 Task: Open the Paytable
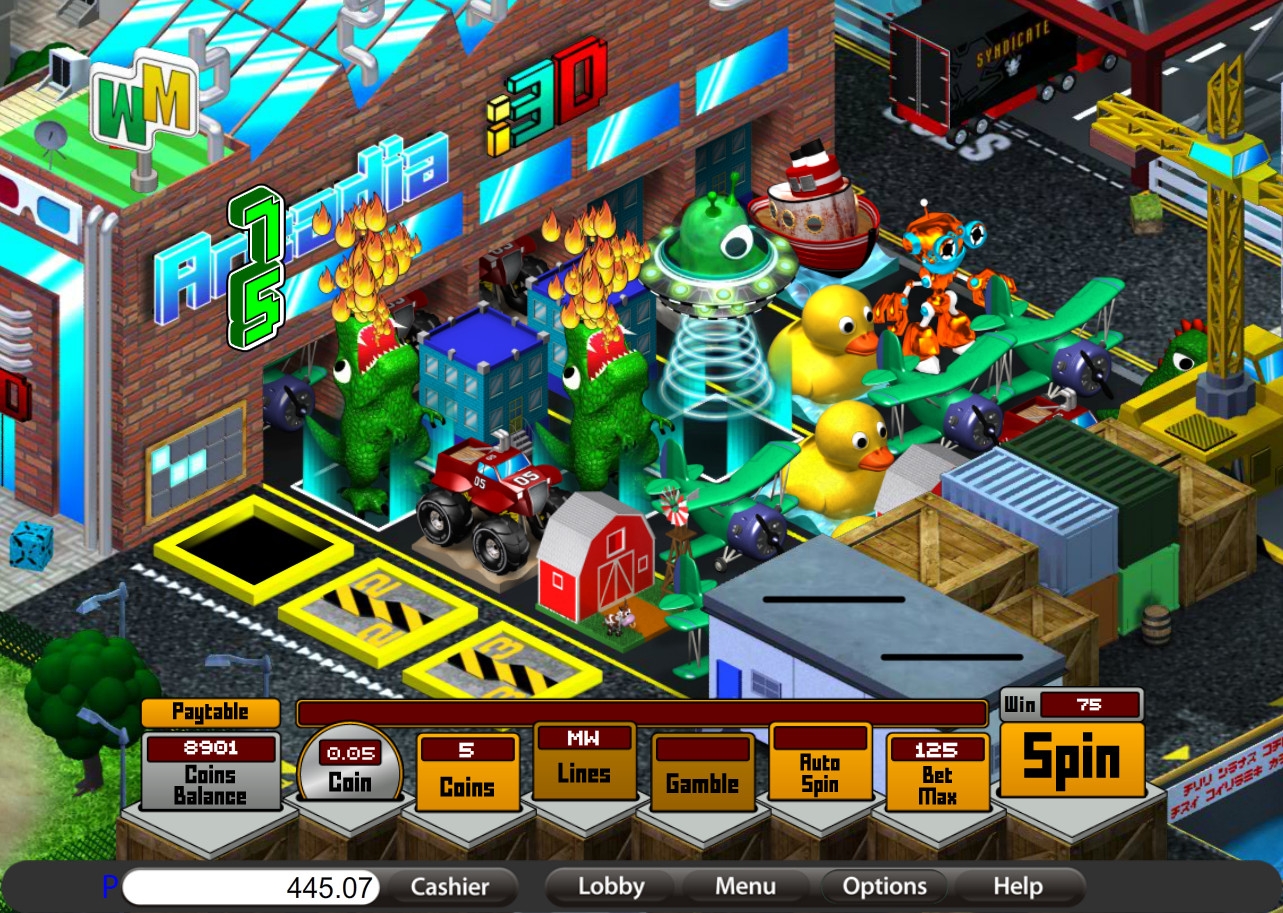[210, 712]
